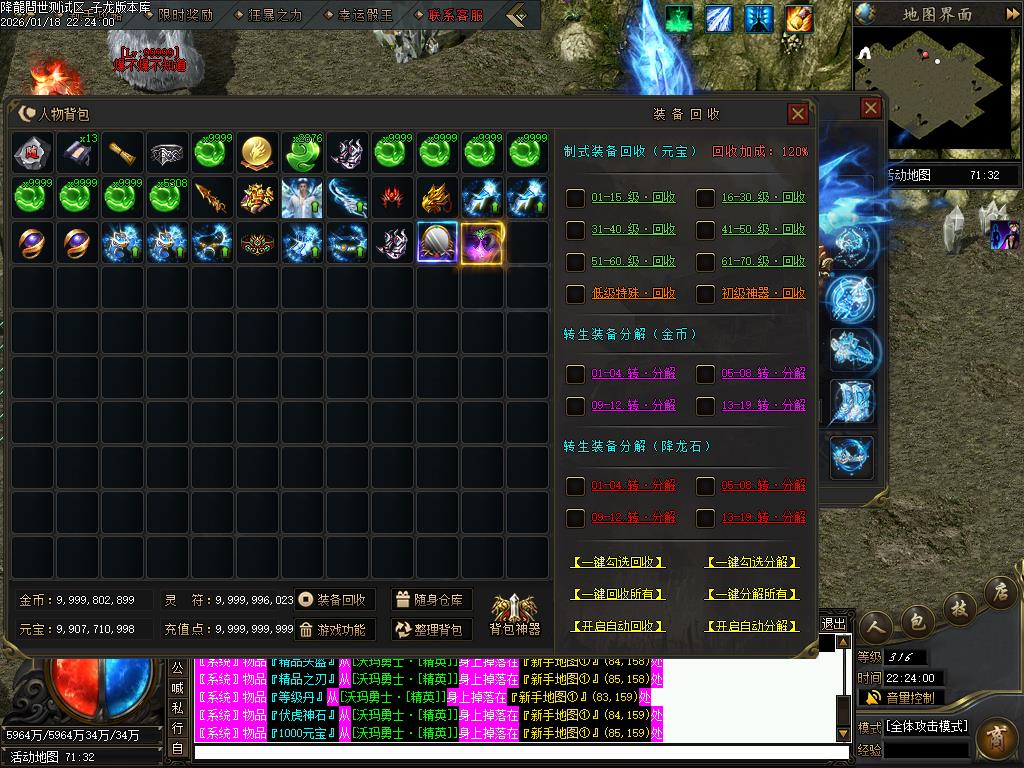Select 联系客服 in the top bar

(x=447, y=15)
